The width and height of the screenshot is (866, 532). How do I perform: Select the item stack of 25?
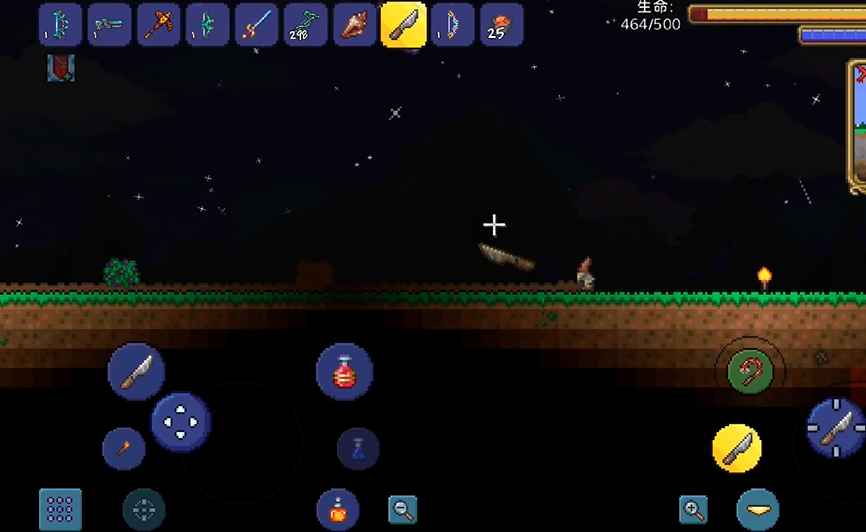pyautogui.click(x=501, y=25)
